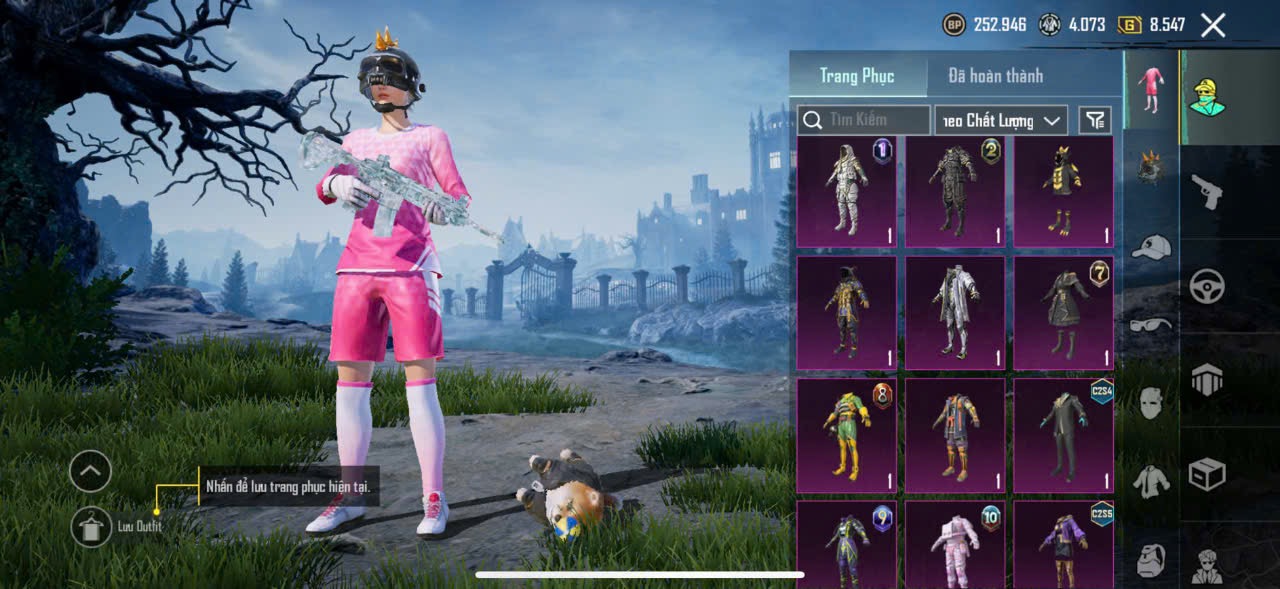This screenshot has height=589, width=1280.
Task: Select the white hooded outfit with badge 1
Action: [x=847, y=191]
